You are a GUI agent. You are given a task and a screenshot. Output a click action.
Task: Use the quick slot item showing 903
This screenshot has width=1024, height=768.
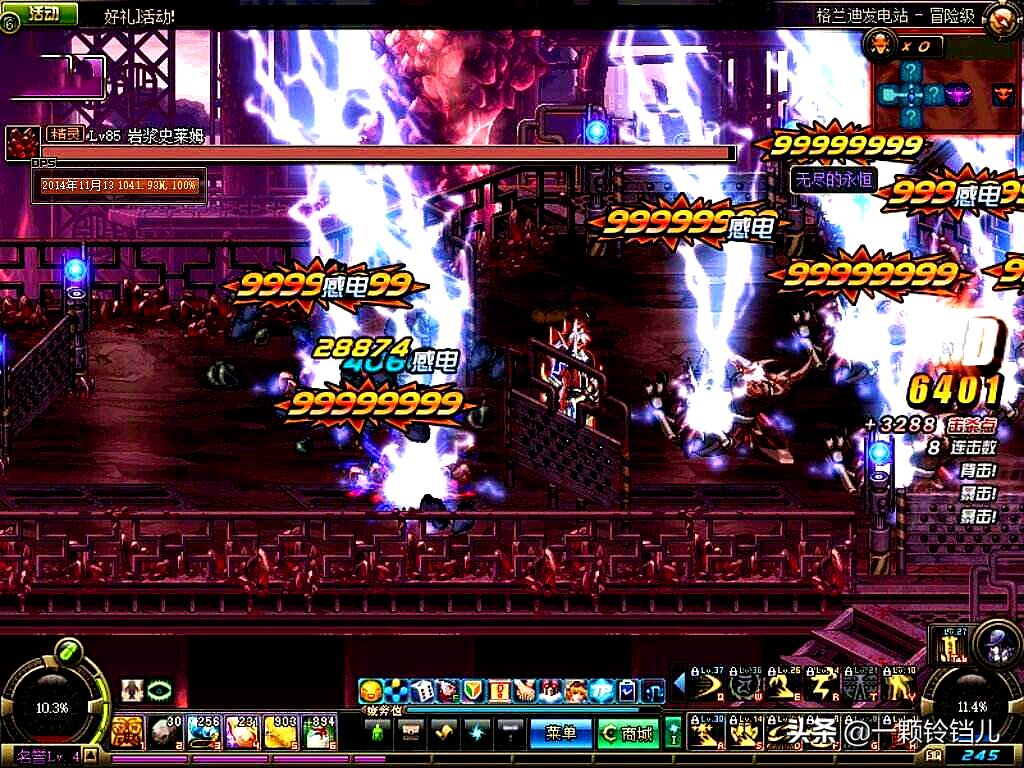pyautogui.click(x=281, y=733)
